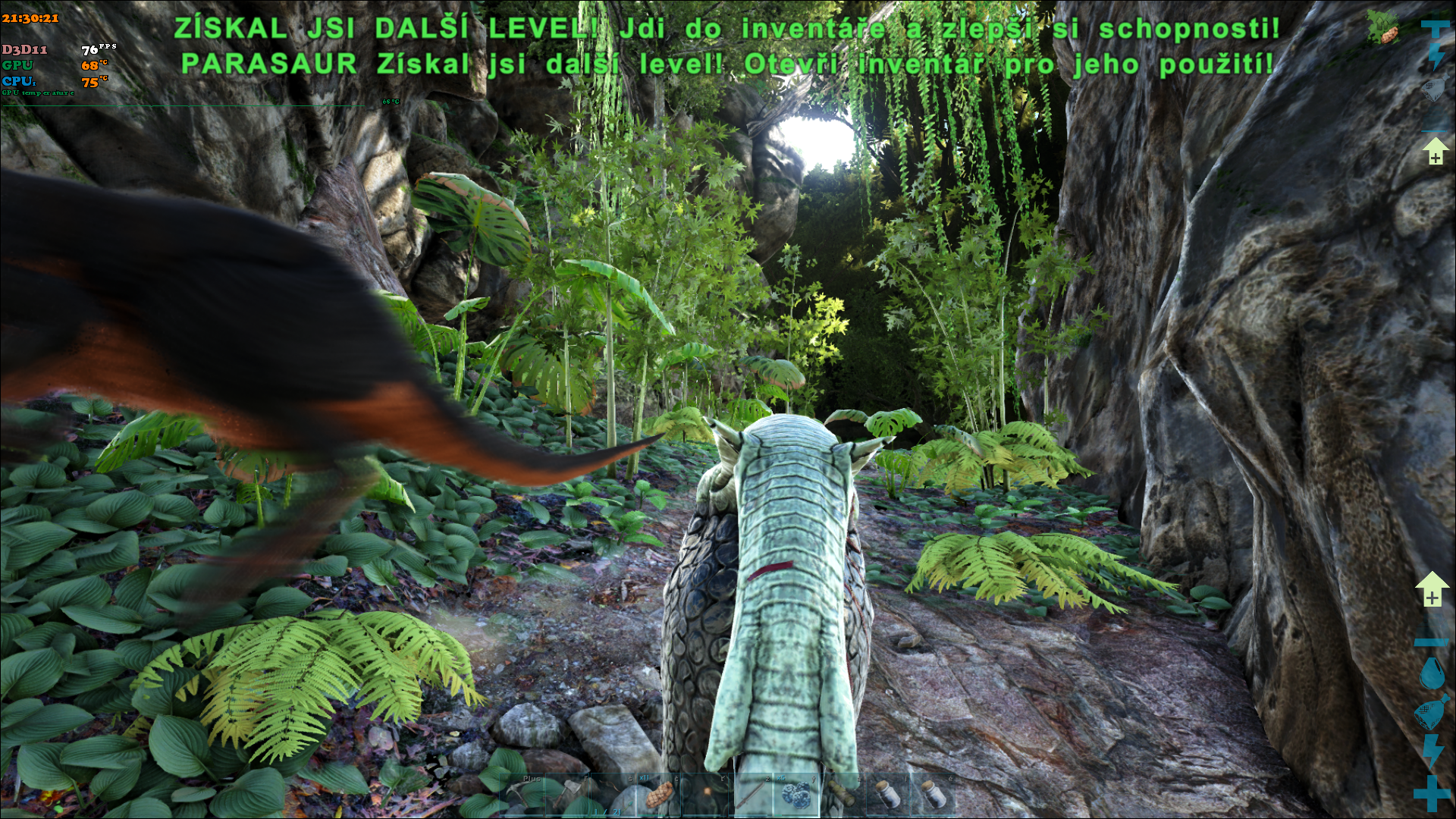Viewport: 1456px width, 819px height.
Task: Equip the spear from the hotbar
Action: point(751,795)
